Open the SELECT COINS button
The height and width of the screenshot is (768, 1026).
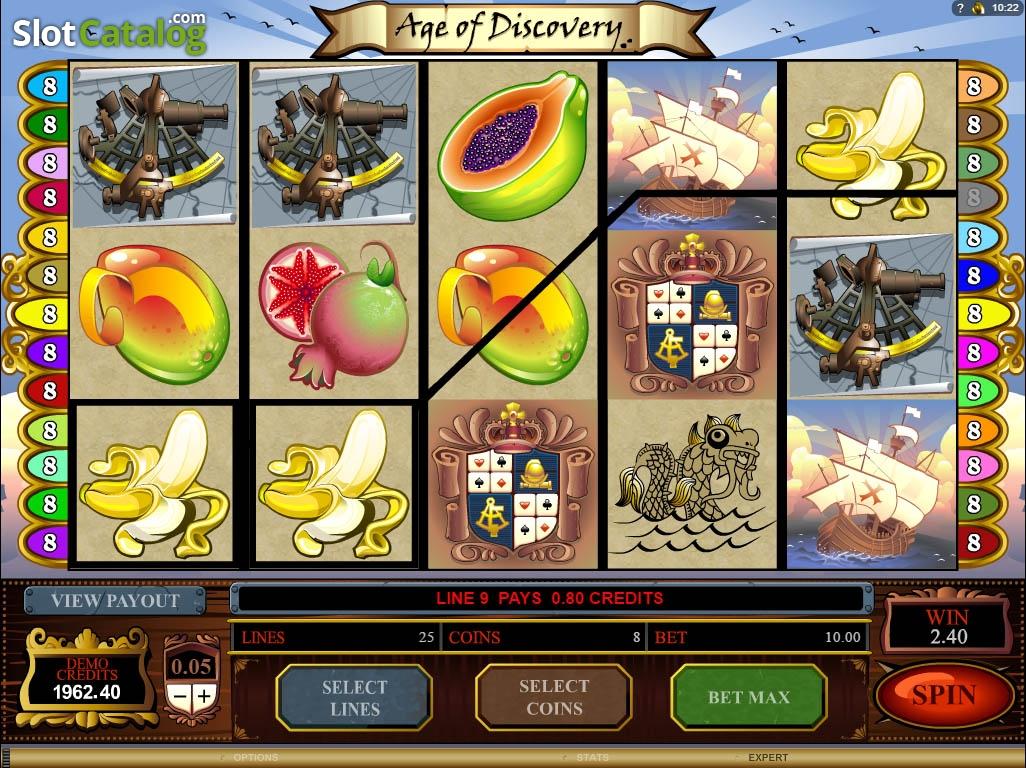[553, 697]
